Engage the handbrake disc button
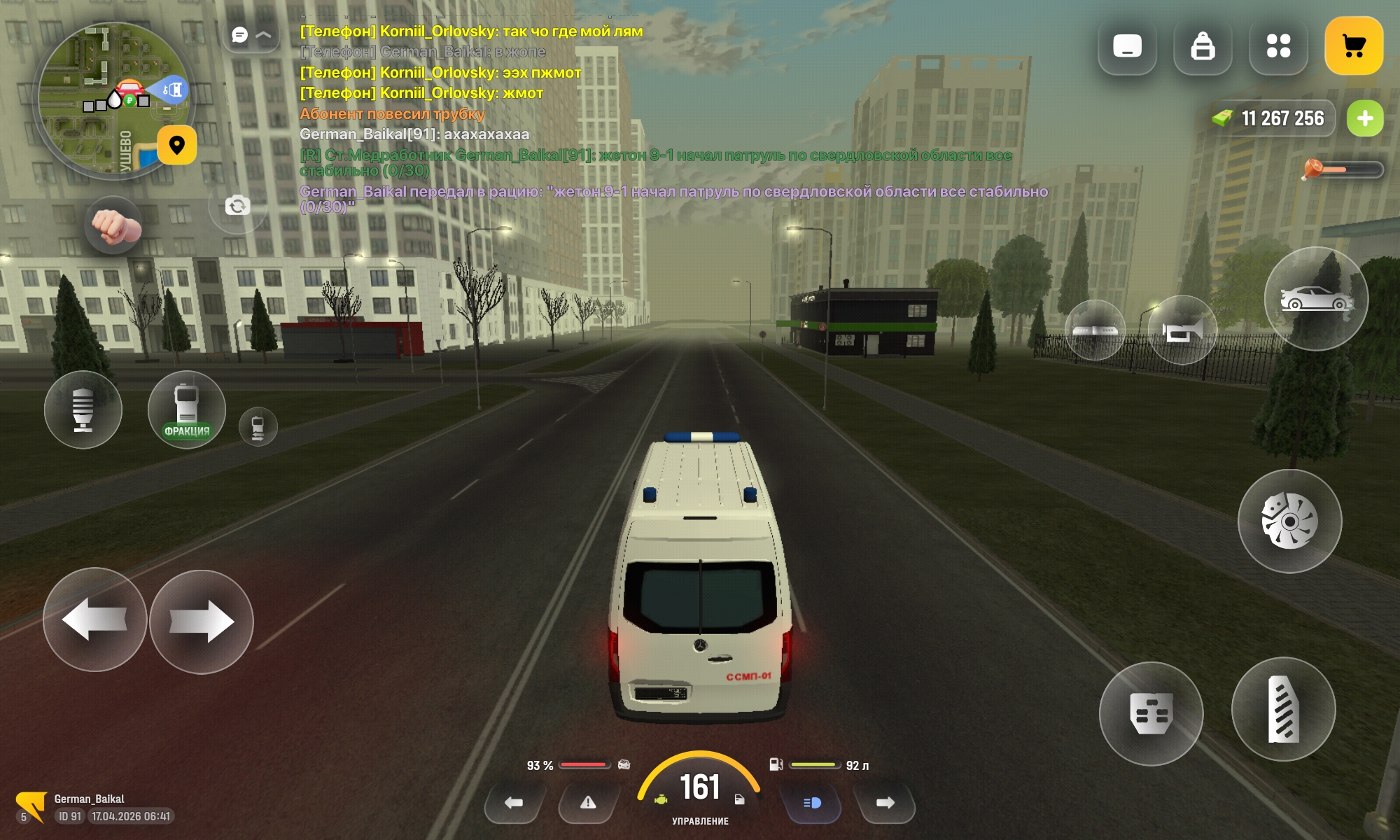 point(1289,521)
